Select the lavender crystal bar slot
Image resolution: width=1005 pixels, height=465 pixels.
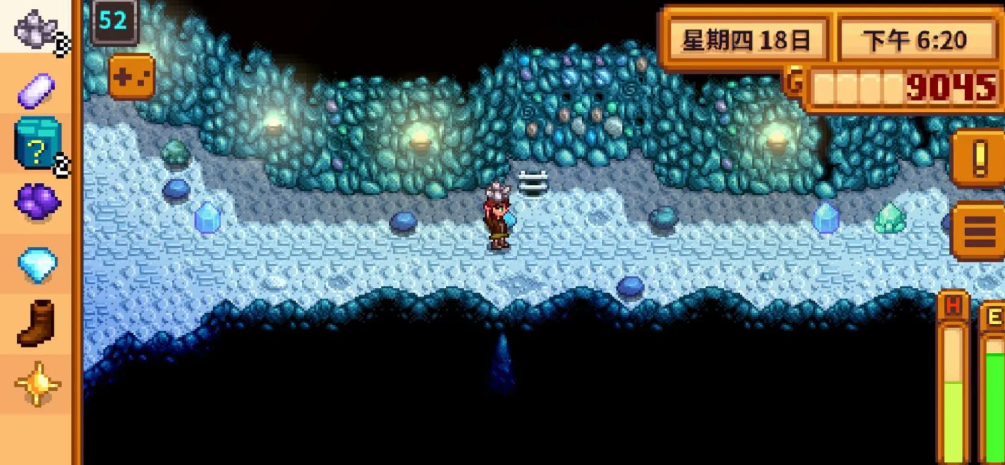point(38,89)
